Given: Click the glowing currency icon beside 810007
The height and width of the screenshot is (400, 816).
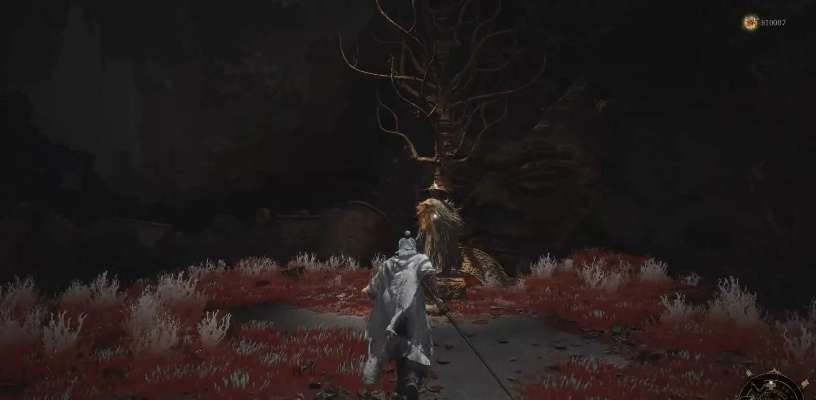Looking at the screenshot, I should coord(750,22).
